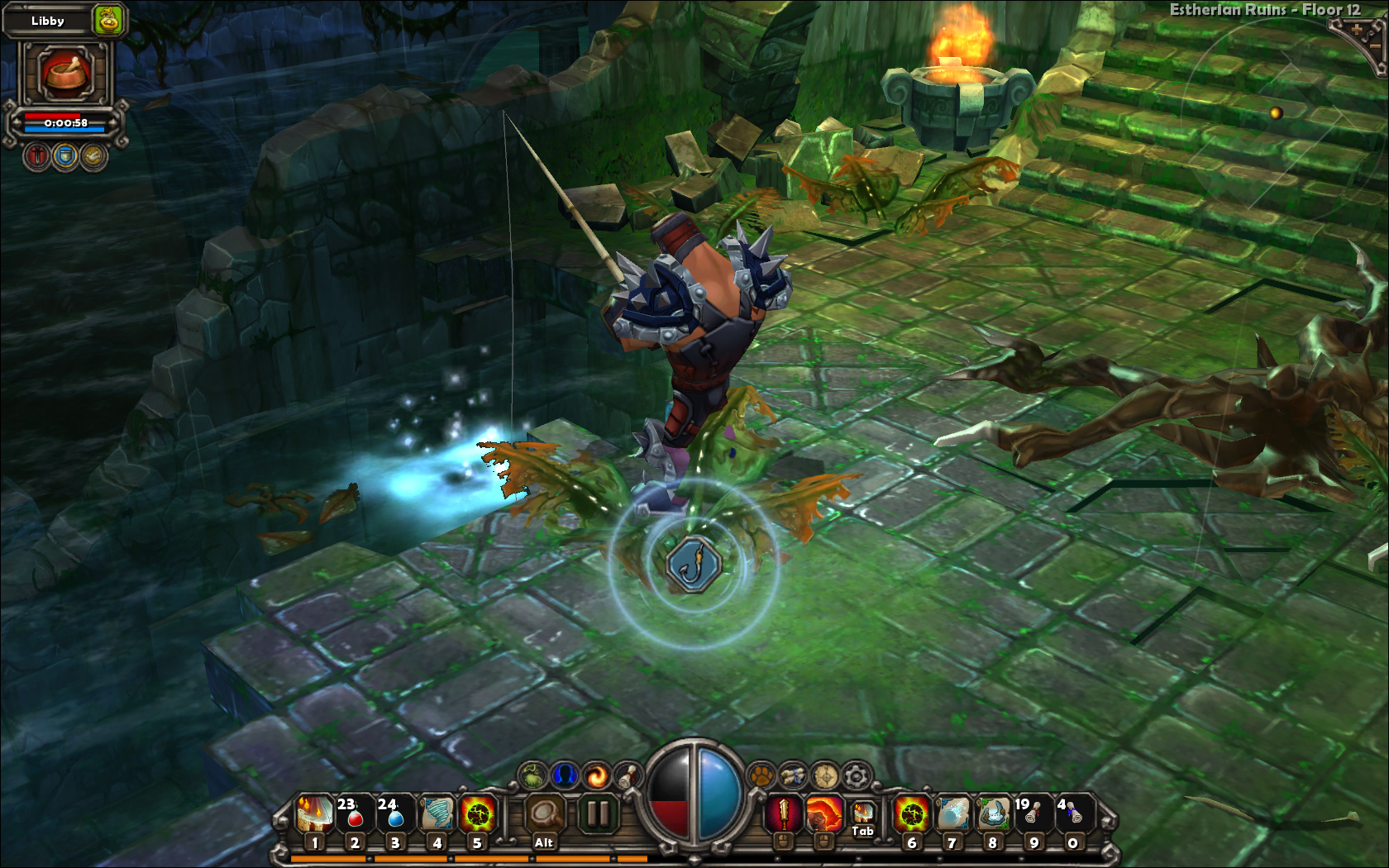
Task: Open the blue silhouette character sheet
Action: pos(564,775)
